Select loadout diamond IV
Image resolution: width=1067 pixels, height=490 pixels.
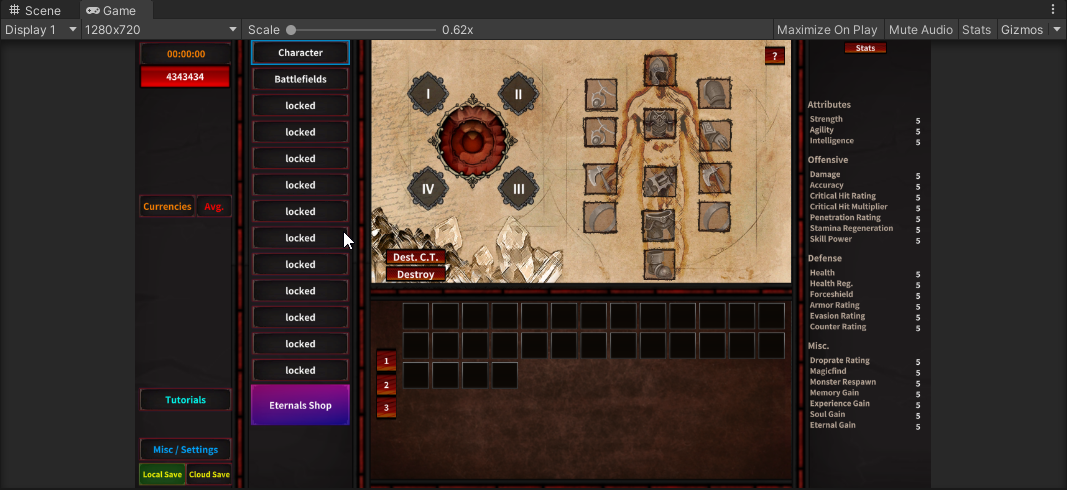pos(428,188)
